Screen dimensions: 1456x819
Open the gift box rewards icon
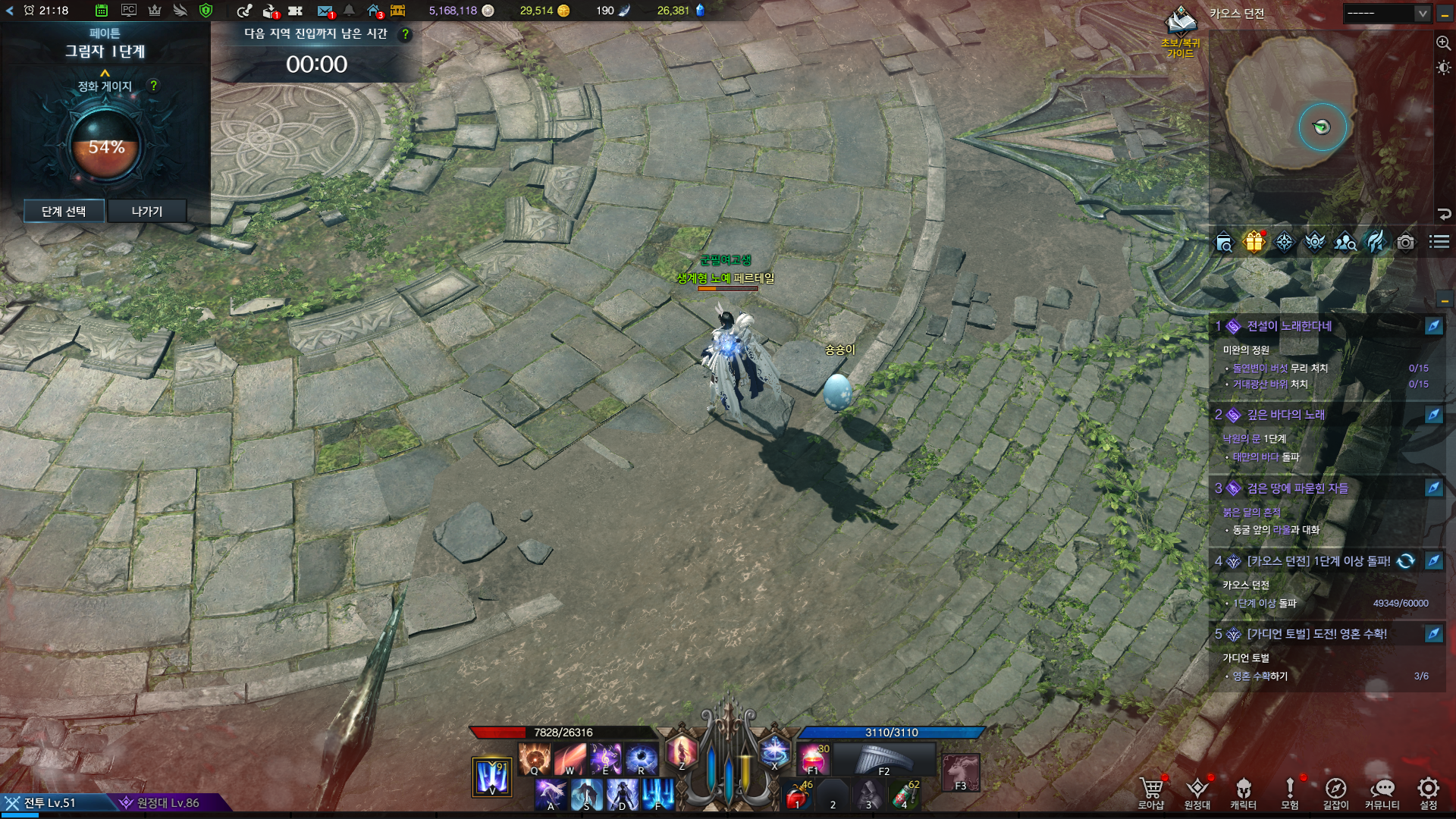1254,242
